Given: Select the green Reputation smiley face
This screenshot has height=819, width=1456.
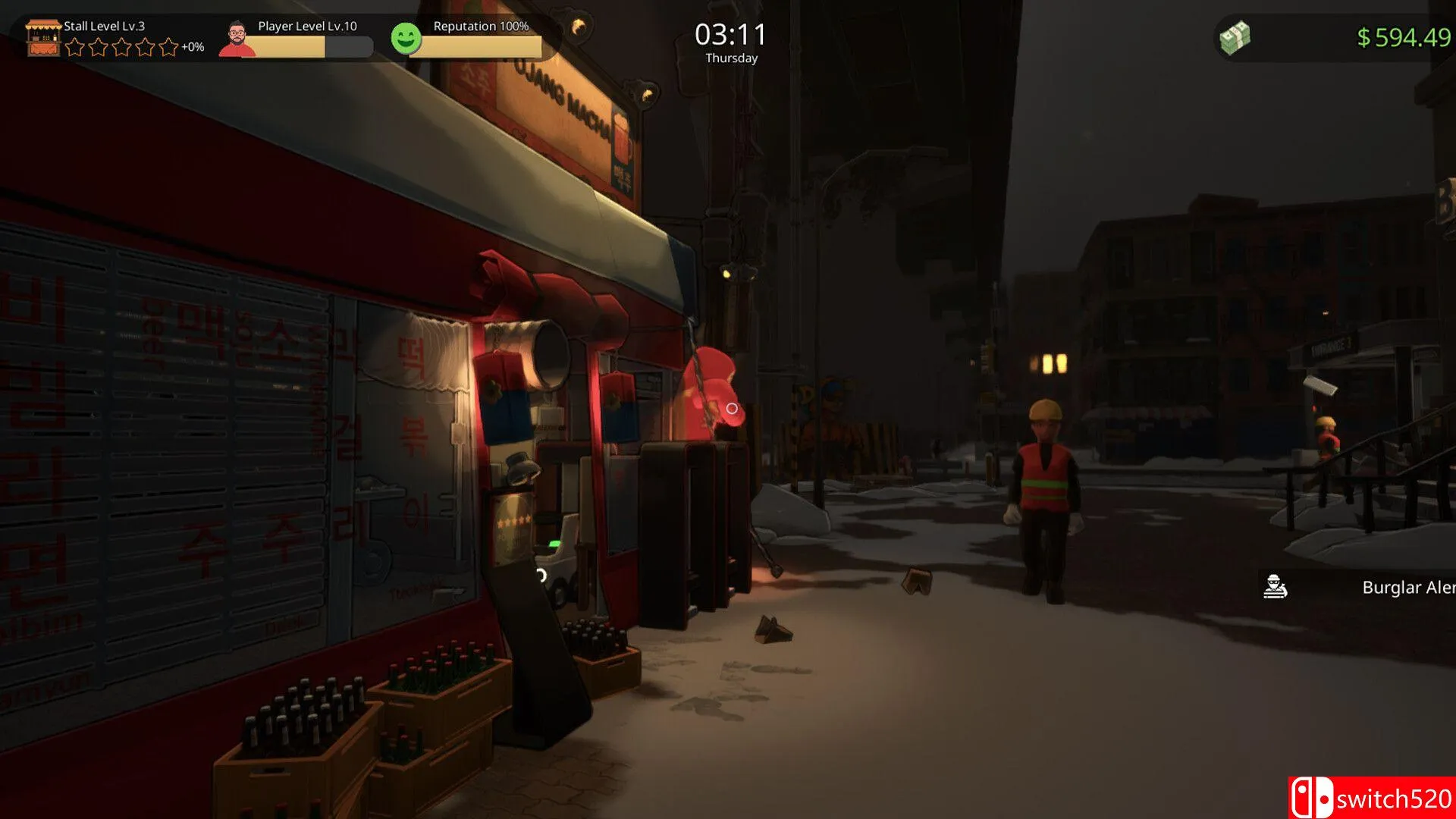Looking at the screenshot, I should tap(406, 38).
